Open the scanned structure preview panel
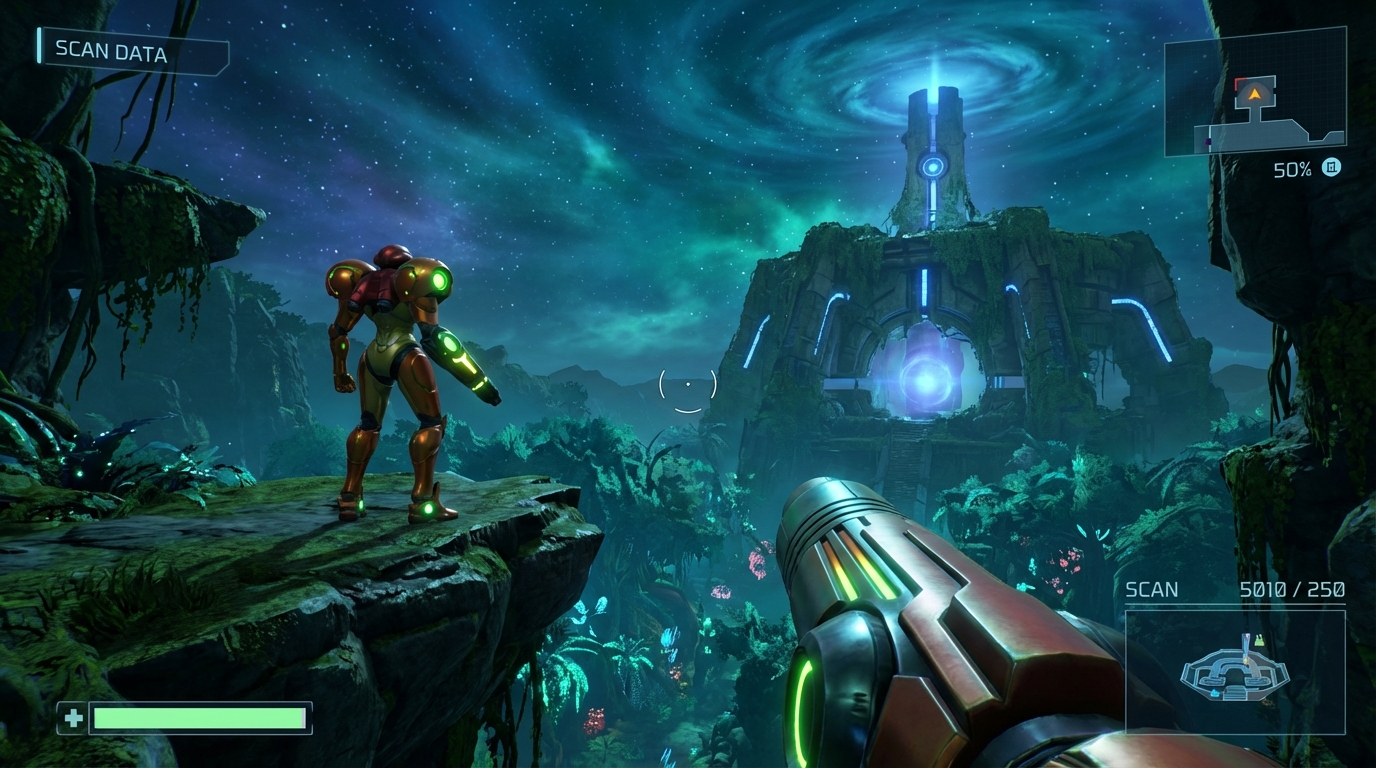The width and height of the screenshot is (1376, 768). [x=1235, y=672]
